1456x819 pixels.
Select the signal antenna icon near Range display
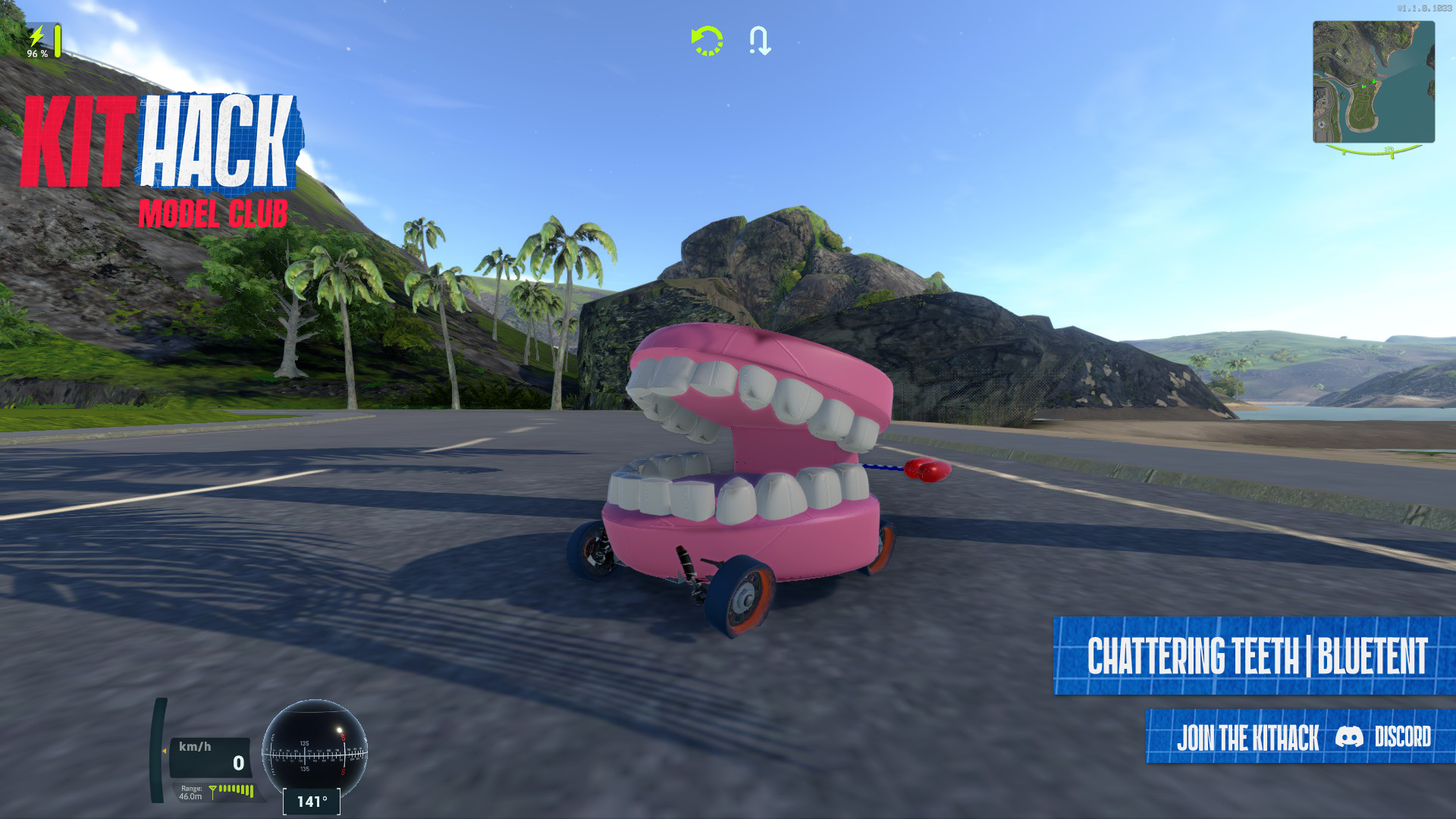pos(212,793)
